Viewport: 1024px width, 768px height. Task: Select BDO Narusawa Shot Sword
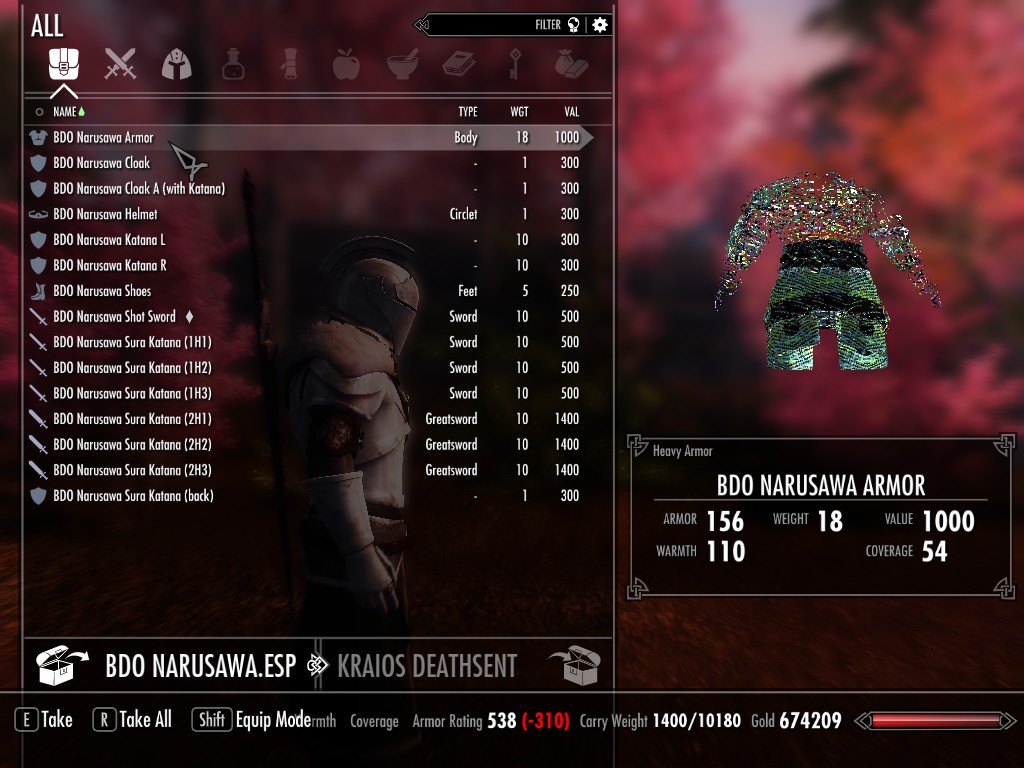[x=114, y=317]
